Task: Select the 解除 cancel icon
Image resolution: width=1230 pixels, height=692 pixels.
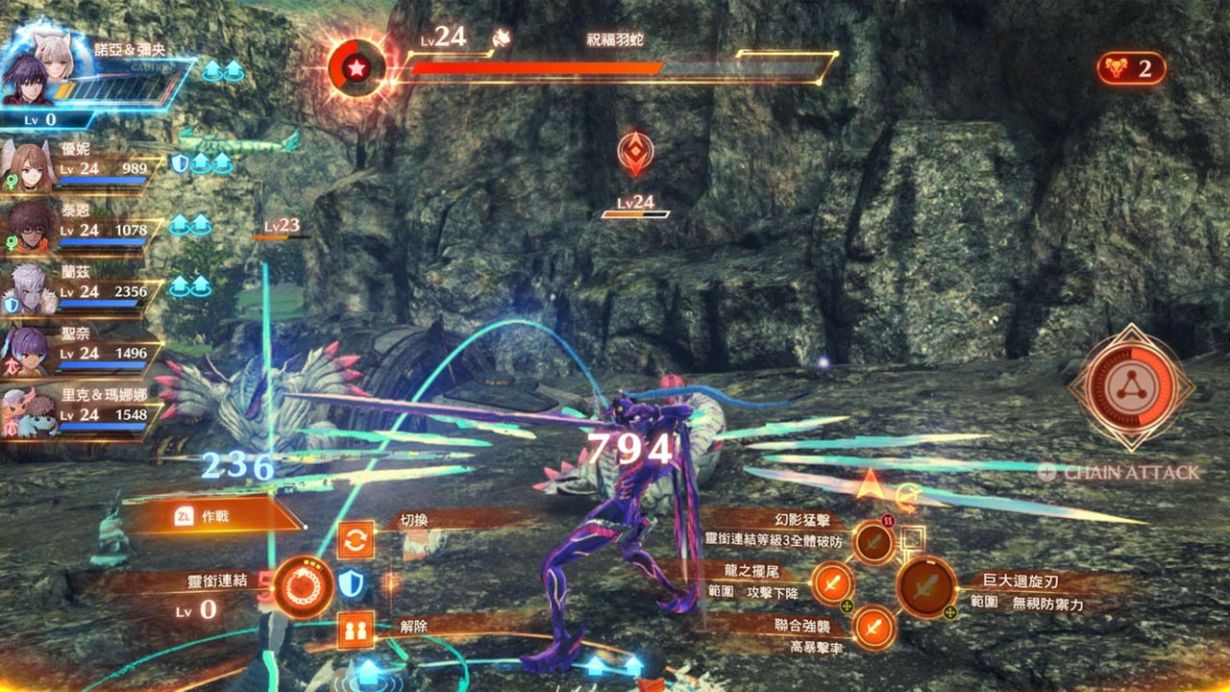Action: coord(355,630)
